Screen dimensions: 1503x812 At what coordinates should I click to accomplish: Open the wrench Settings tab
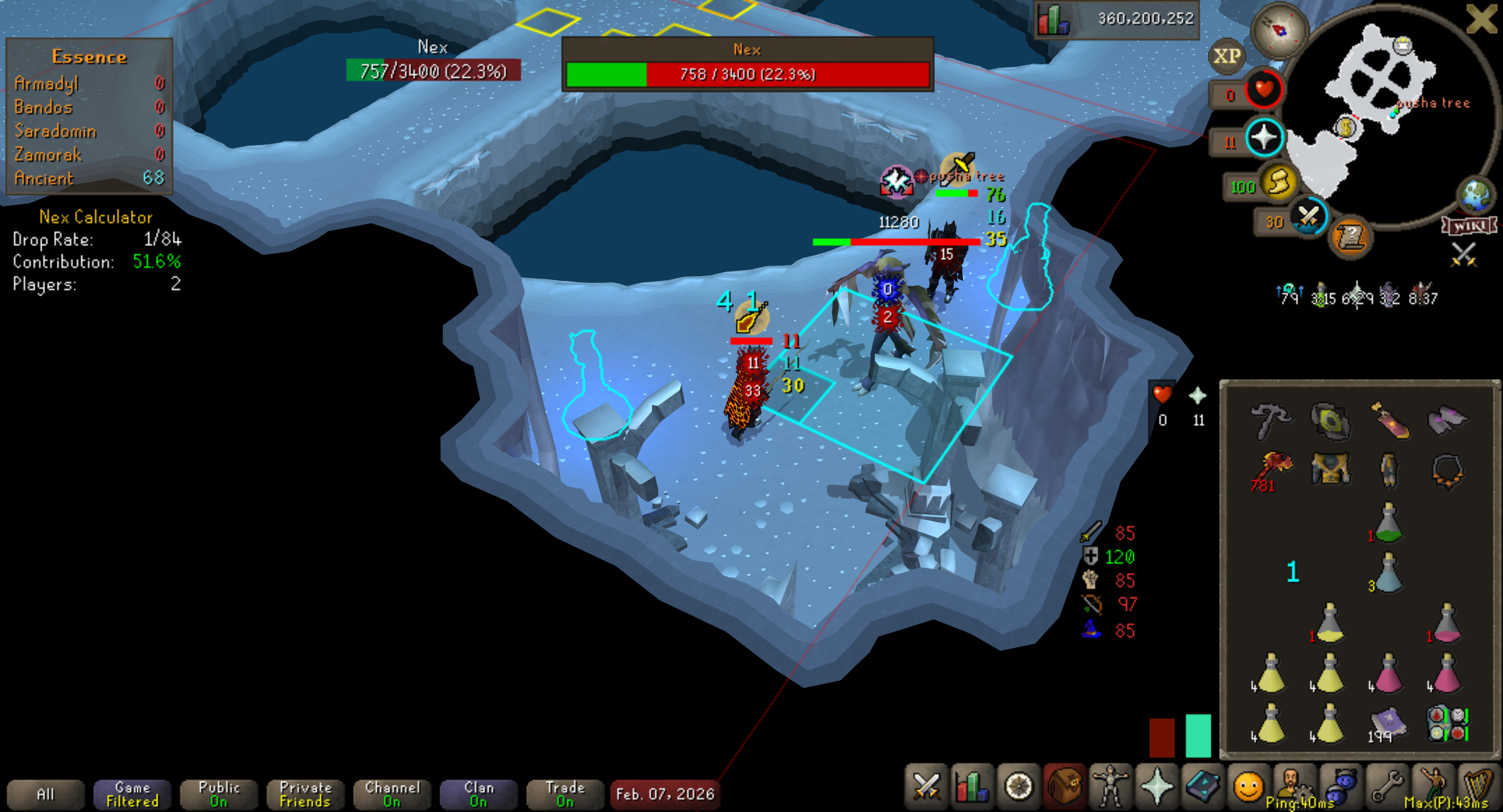(x=1387, y=787)
